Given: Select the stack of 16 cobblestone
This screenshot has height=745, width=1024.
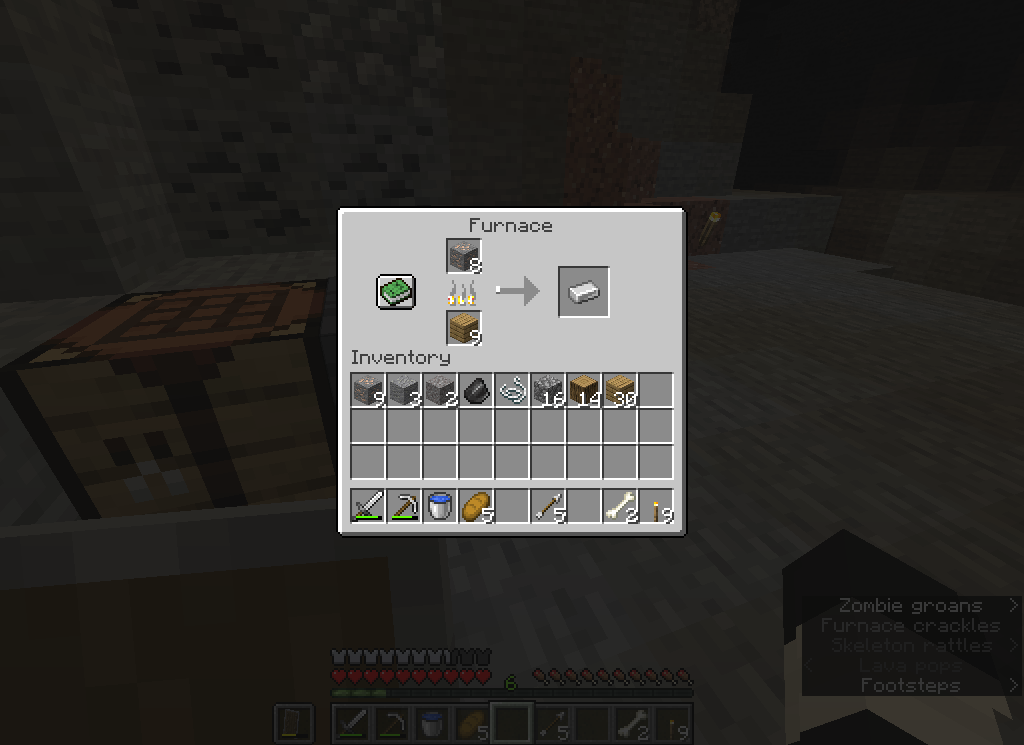Looking at the screenshot, I should click(x=548, y=390).
